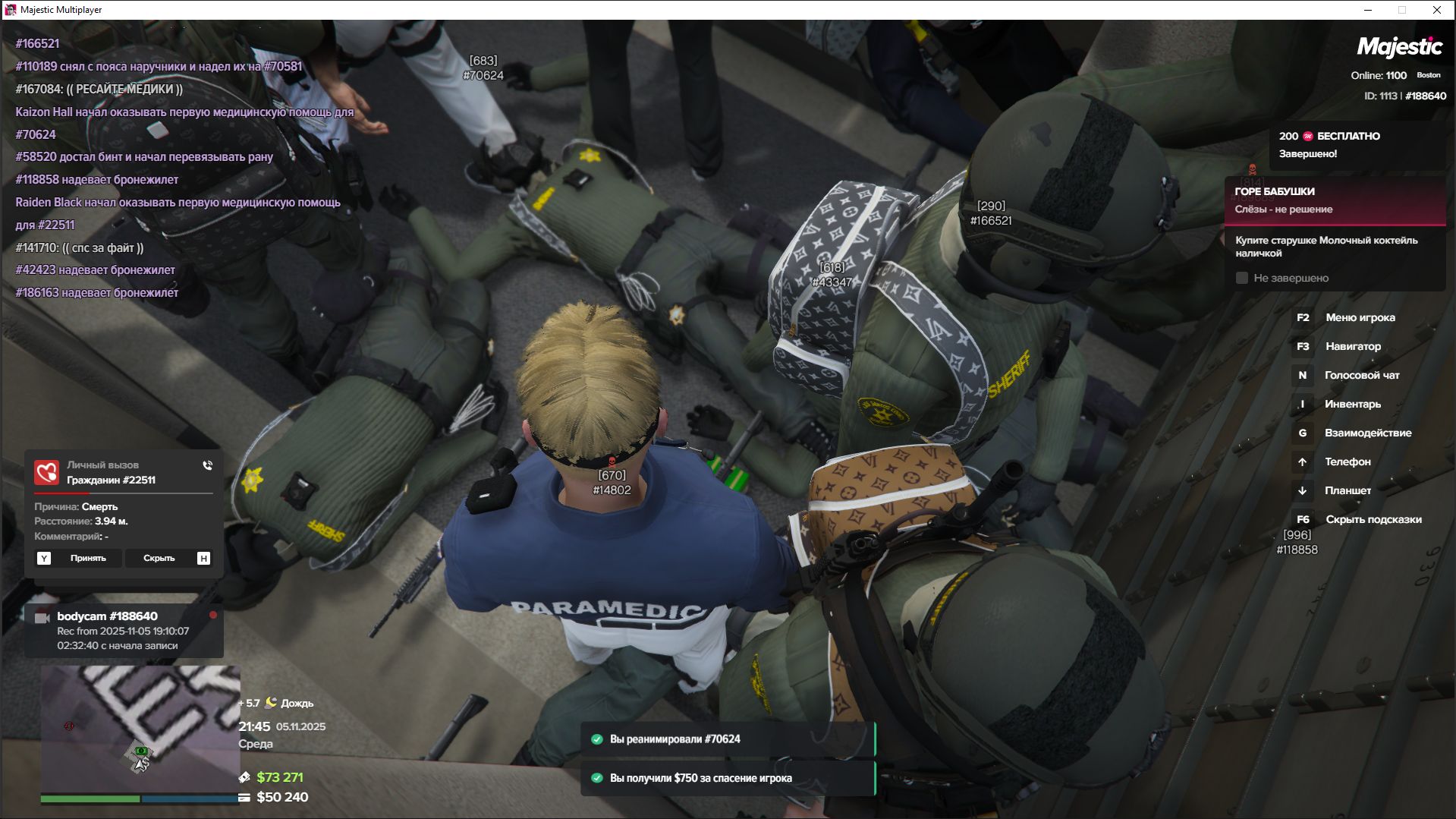
Task: Tick the Не завершено quest checkbox
Action: (x=1242, y=279)
